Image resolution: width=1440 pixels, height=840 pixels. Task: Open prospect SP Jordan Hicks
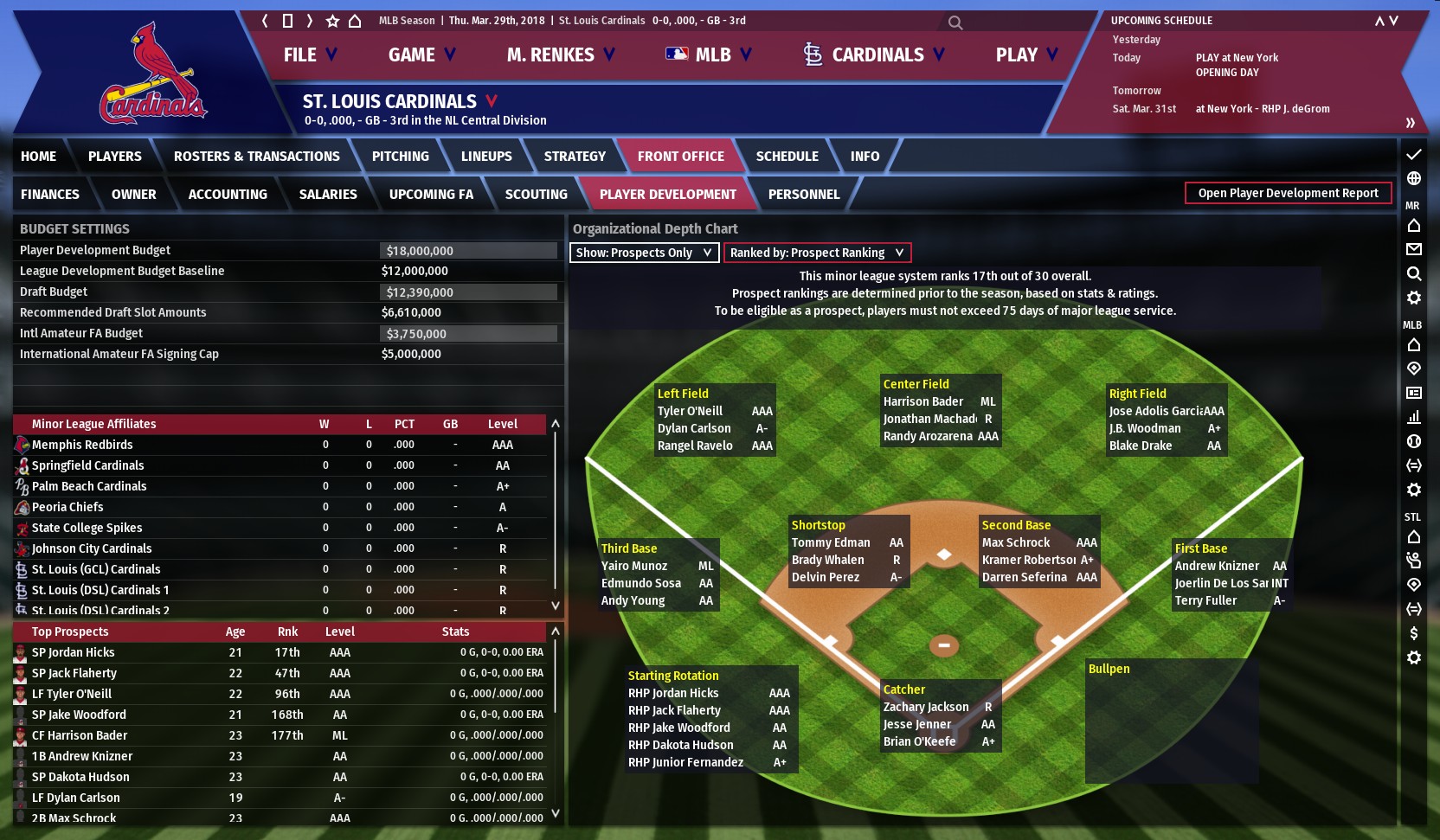tap(74, 652)
